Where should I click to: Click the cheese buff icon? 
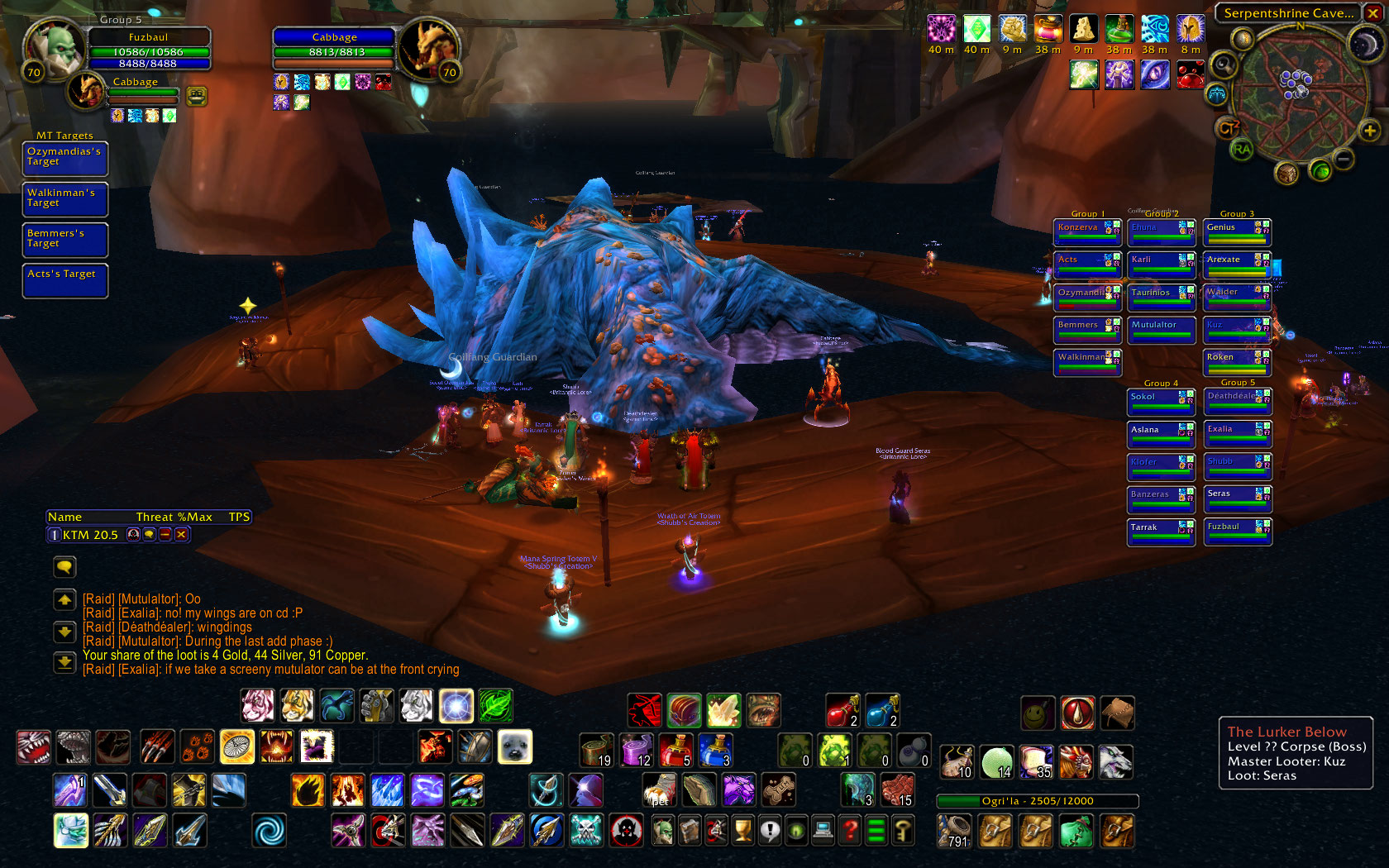[x=1083, y=30]
